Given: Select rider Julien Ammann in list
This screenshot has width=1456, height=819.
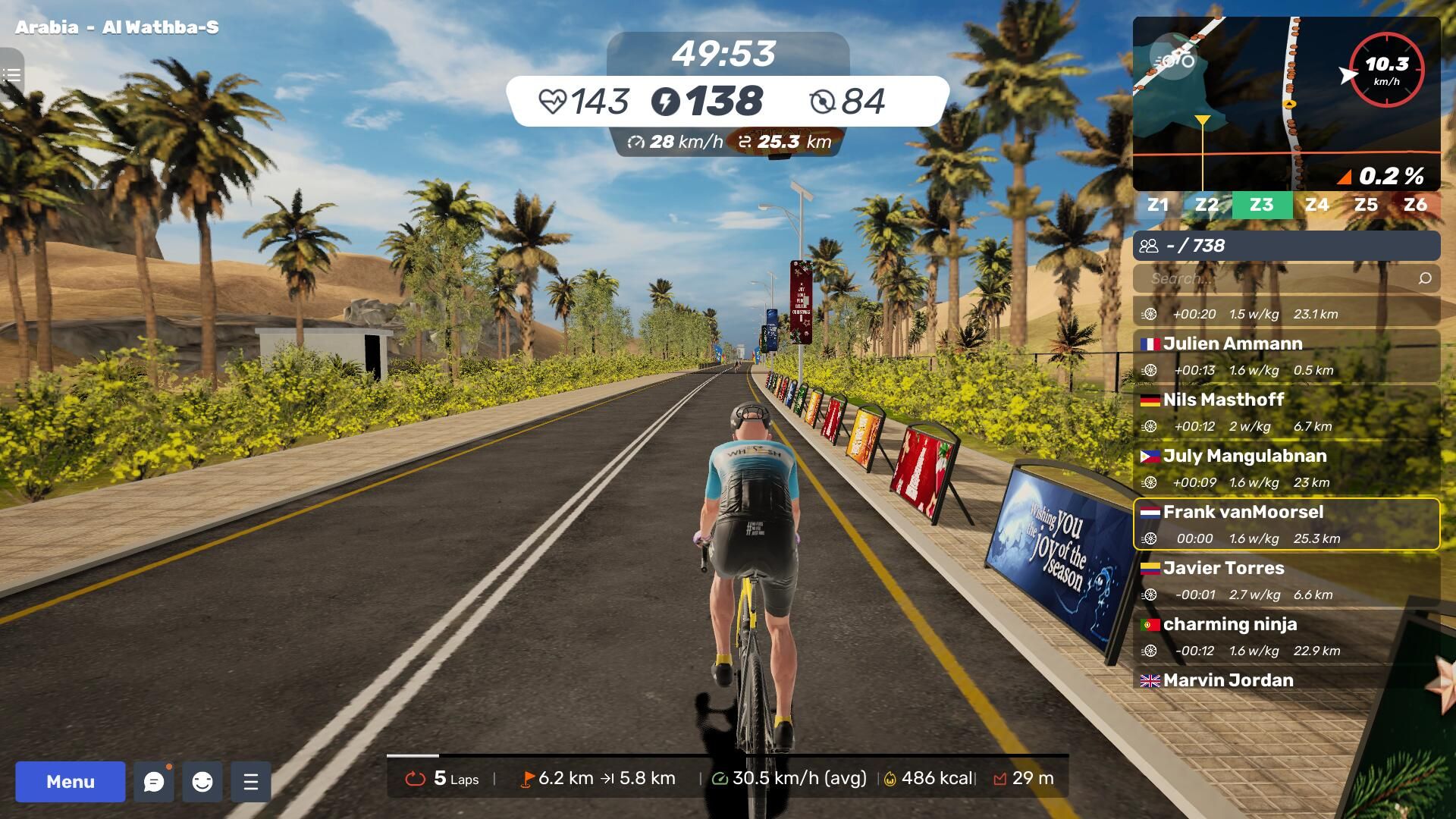Looking at the screenshot, I should click(x=1286, y=356).
